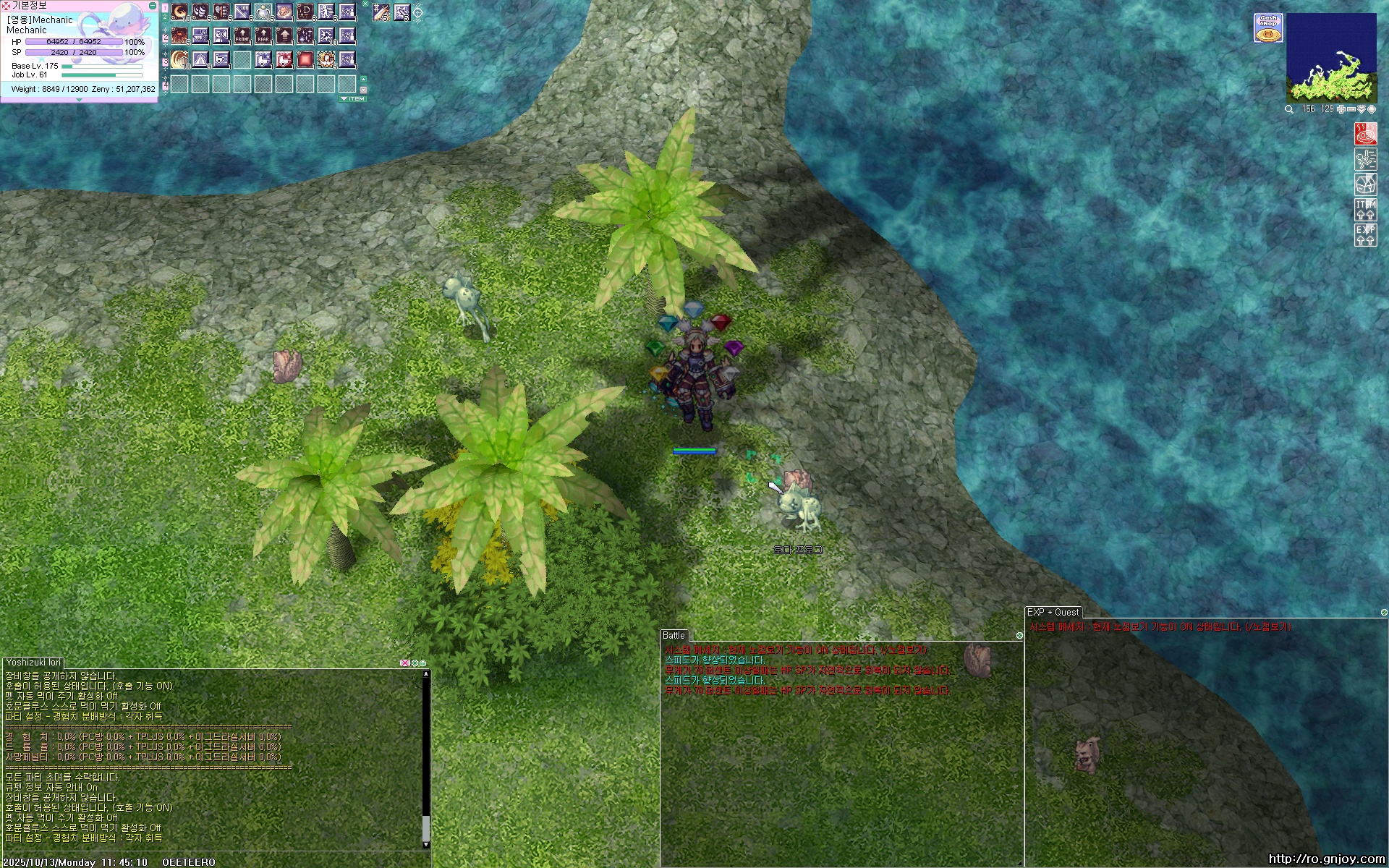Image resolution: width=1389 pixels, height=868 pixels.
Task: Switch to the EXP + Quest tab
Action: [x=1053, y=612]
